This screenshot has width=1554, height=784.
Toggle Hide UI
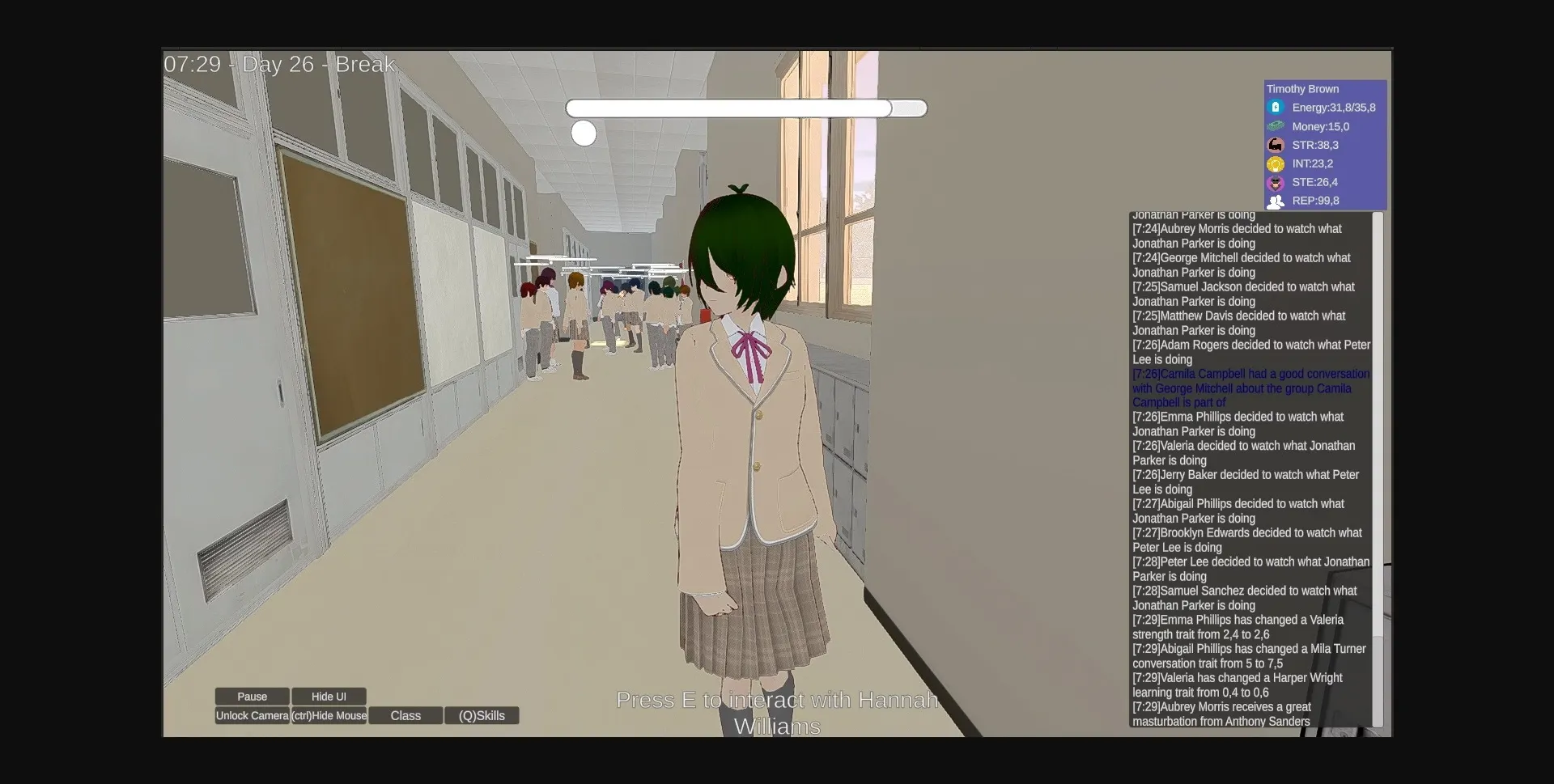coord(329,696)
